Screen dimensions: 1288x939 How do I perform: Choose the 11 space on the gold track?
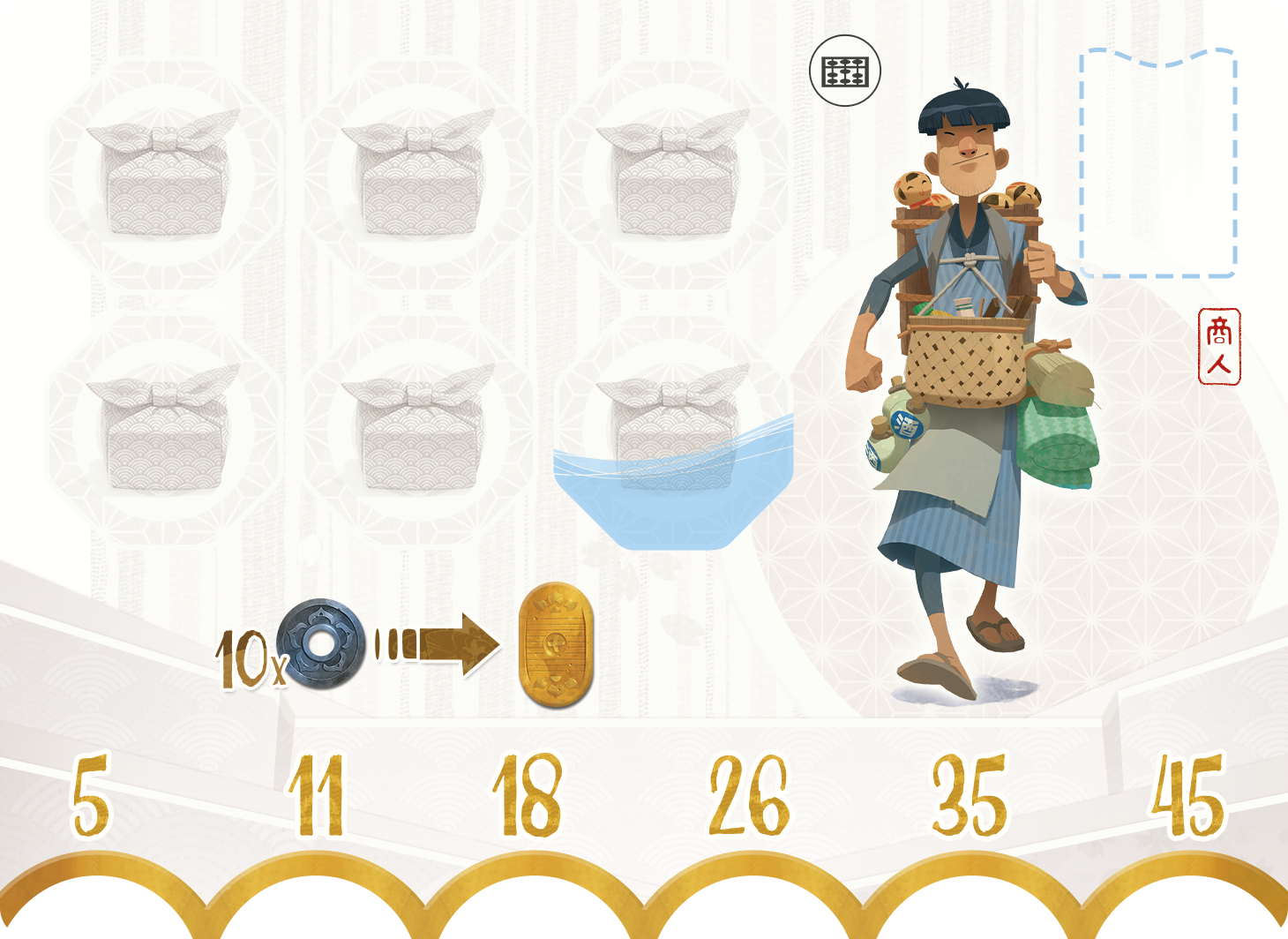[316, 794]
